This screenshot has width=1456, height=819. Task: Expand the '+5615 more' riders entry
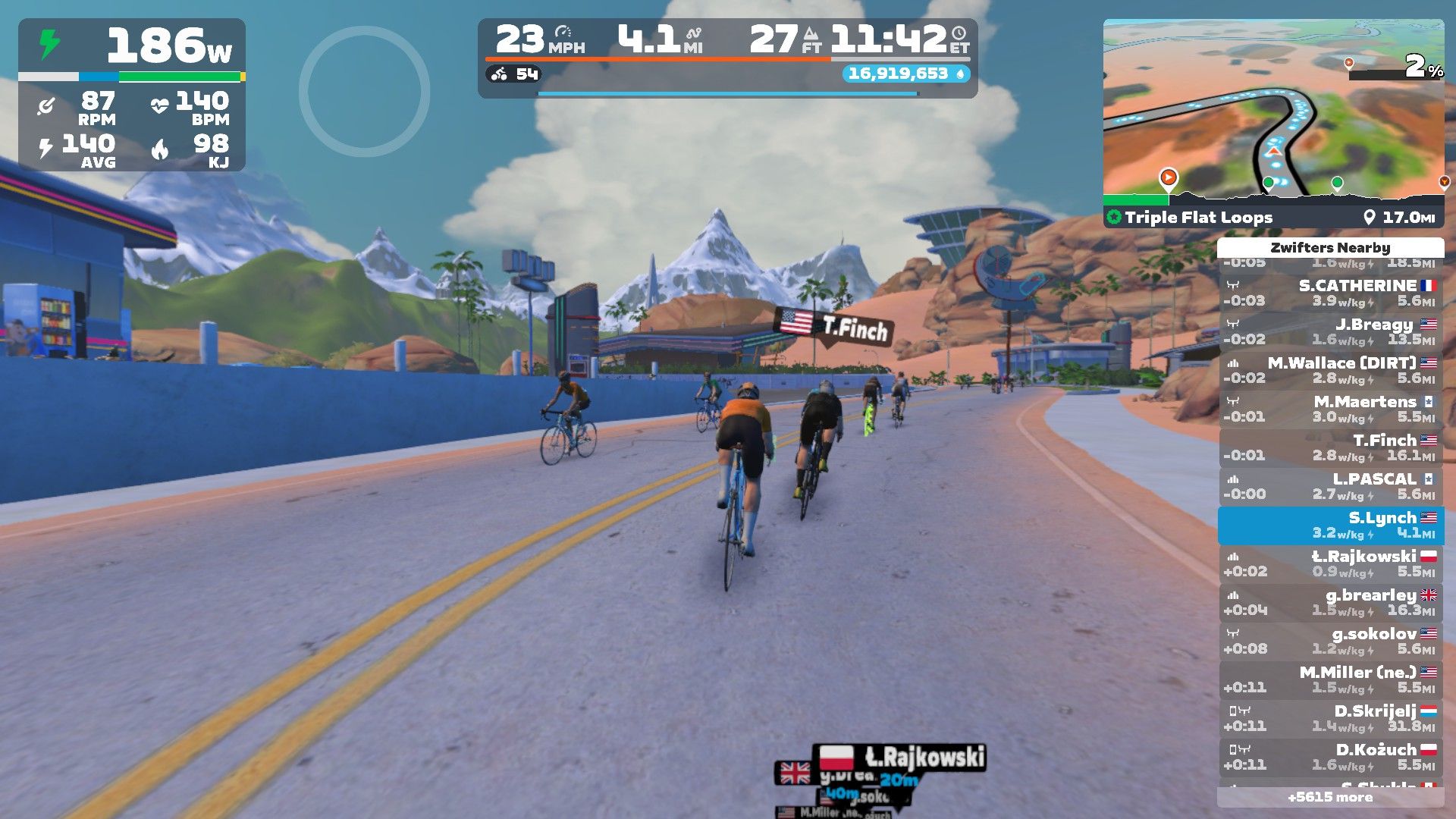point(1330,797)
